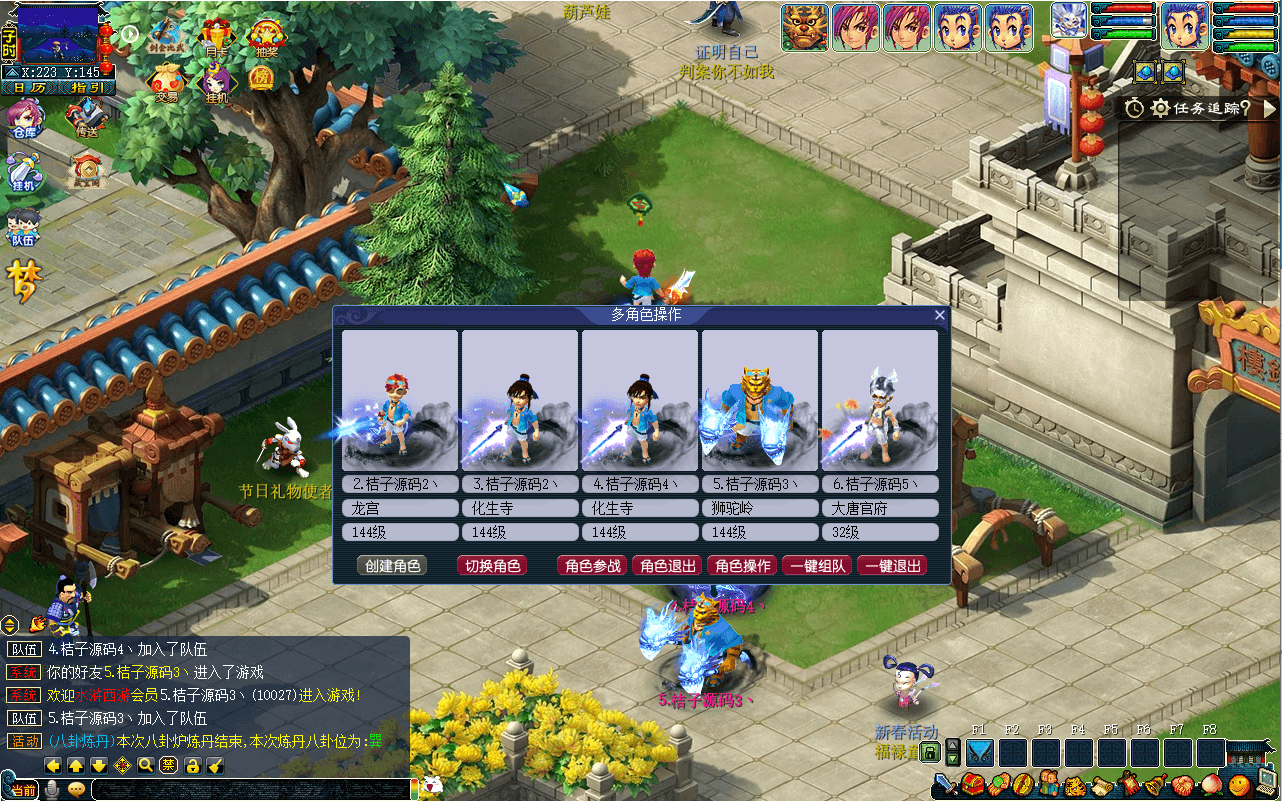Open the 抽奖 lottery icon
This screenshot has height=801, width=1282.
coord(266,38)
